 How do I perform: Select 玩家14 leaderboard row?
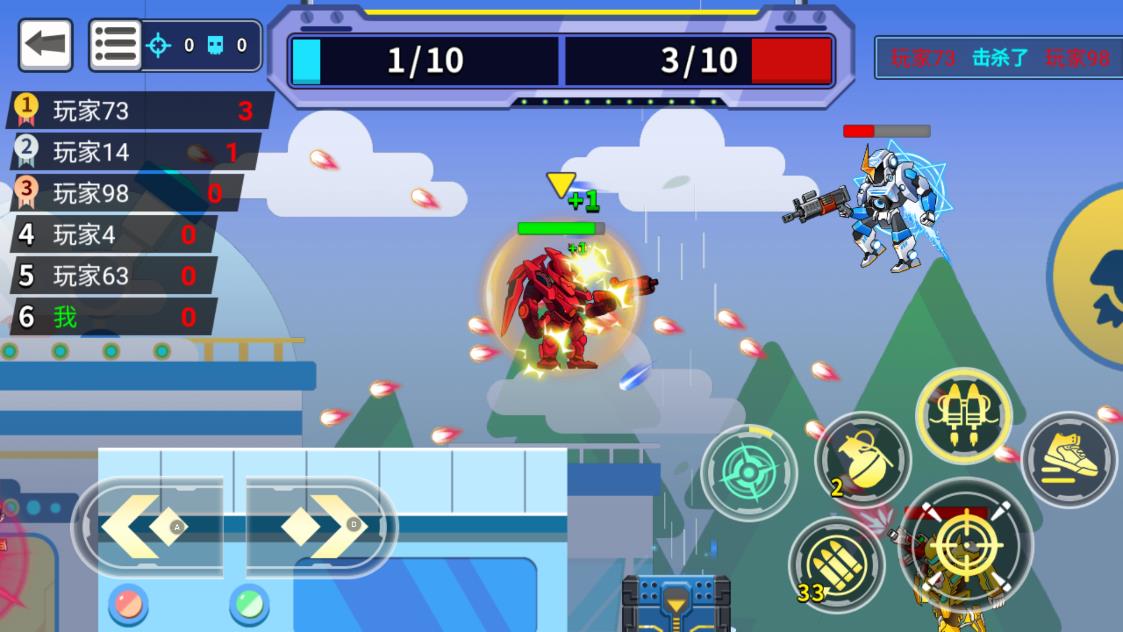[134, 152]
